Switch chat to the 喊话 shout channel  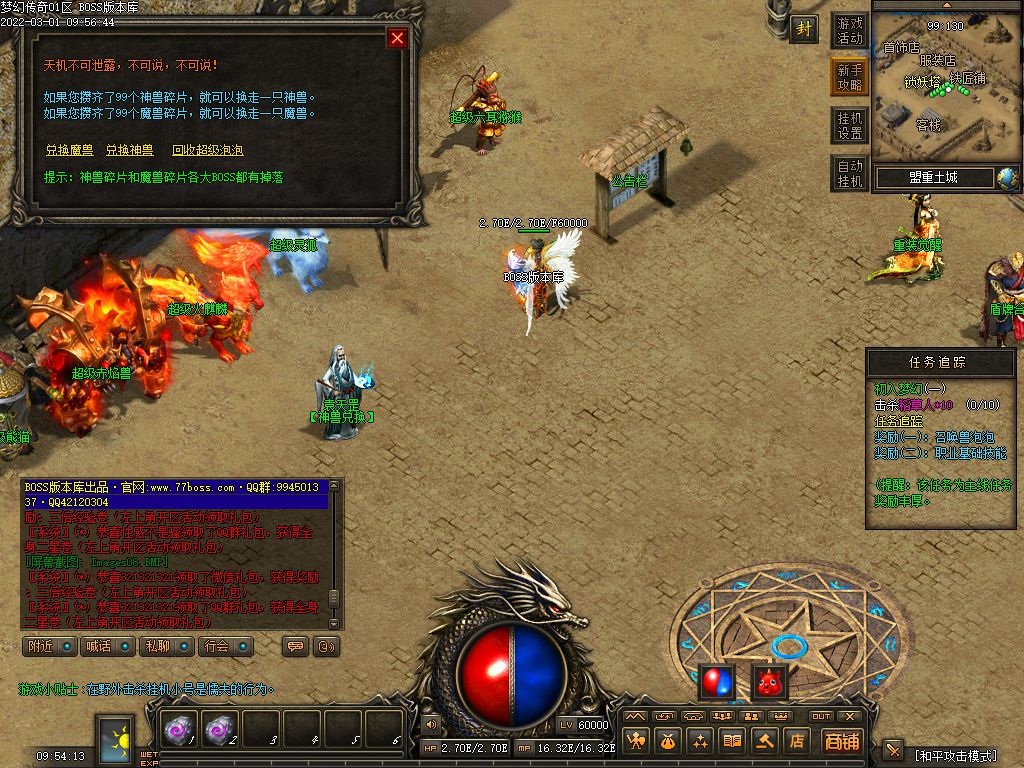[x=107, y=646]
